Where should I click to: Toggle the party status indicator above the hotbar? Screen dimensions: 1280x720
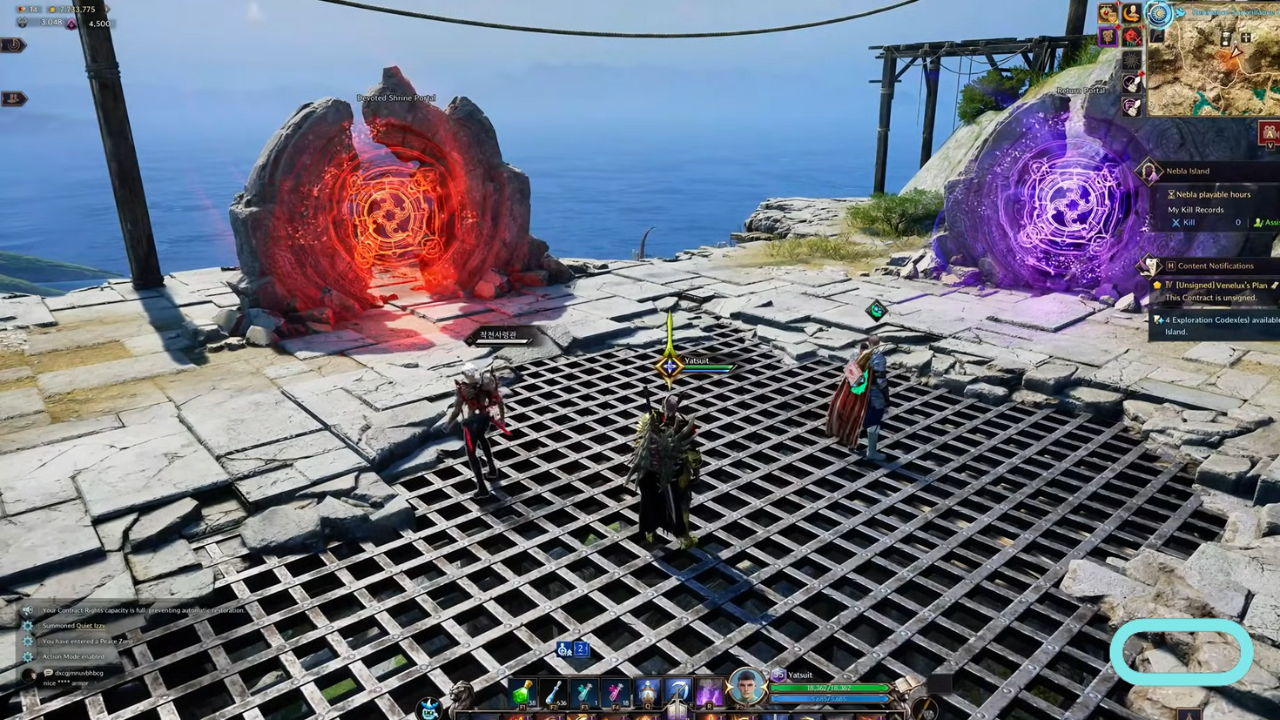(566, 648)
